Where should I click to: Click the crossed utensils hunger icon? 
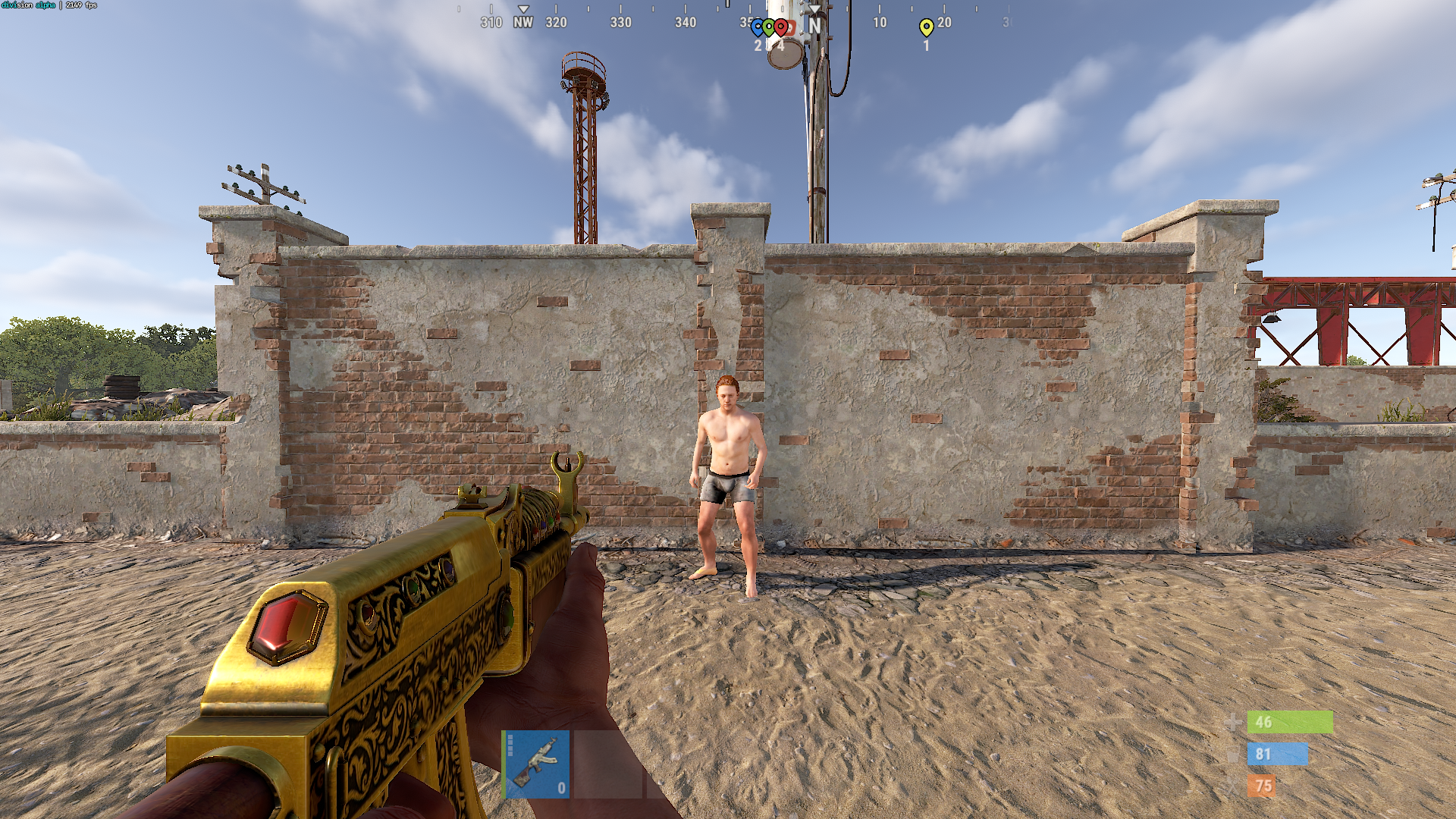[x=1235, y=786]
